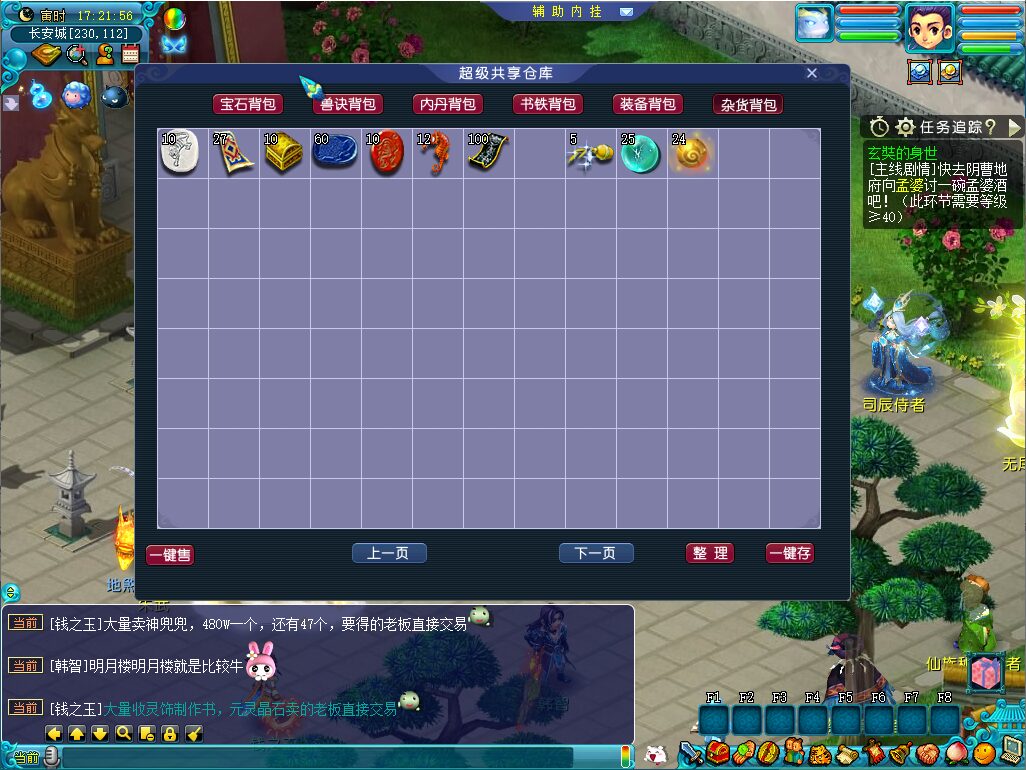The height and width of the screenshot is (770, 1026).
Task: Switch to the 宝石背包 tab
Action: (x=247, y=104)
